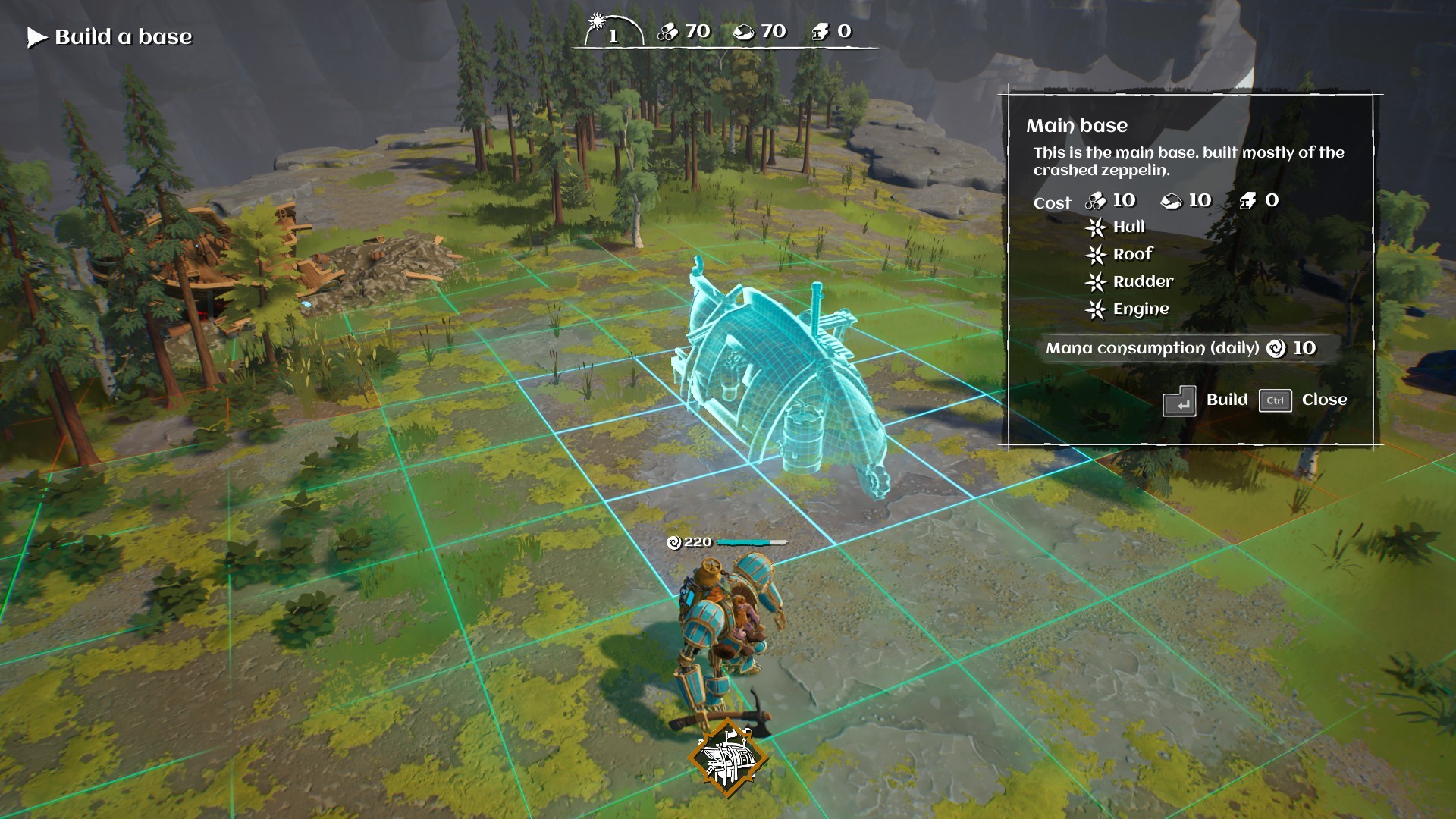Close the Main base panel

[1325, 400]
